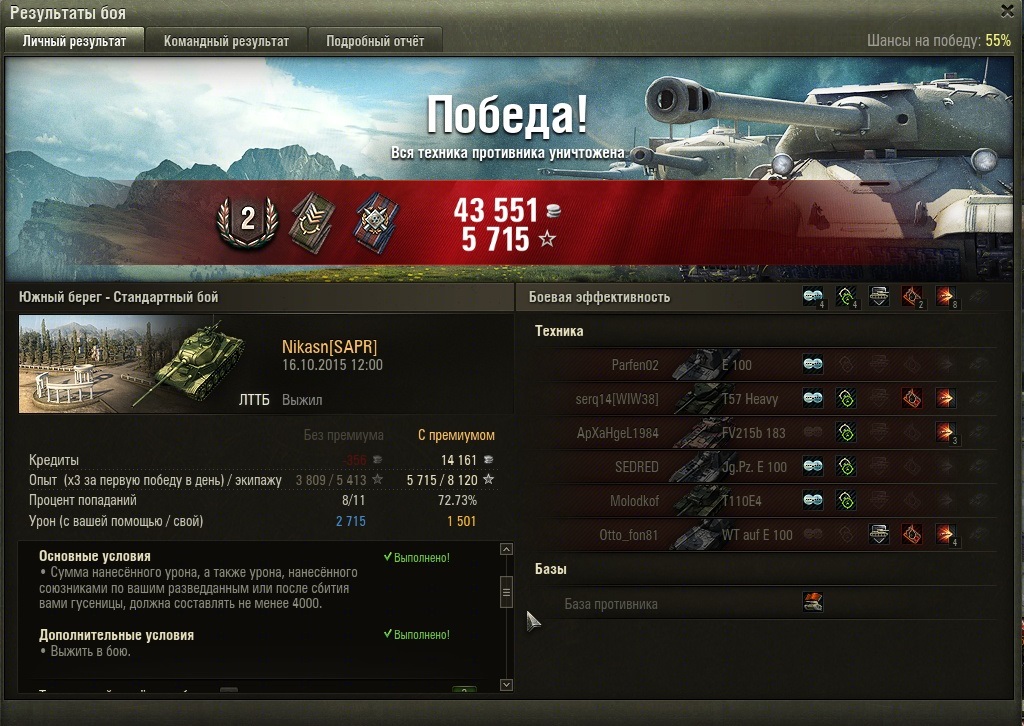Click the player name Nikasn[SAPR]
Screen dimensions: 1024x726
330,347
